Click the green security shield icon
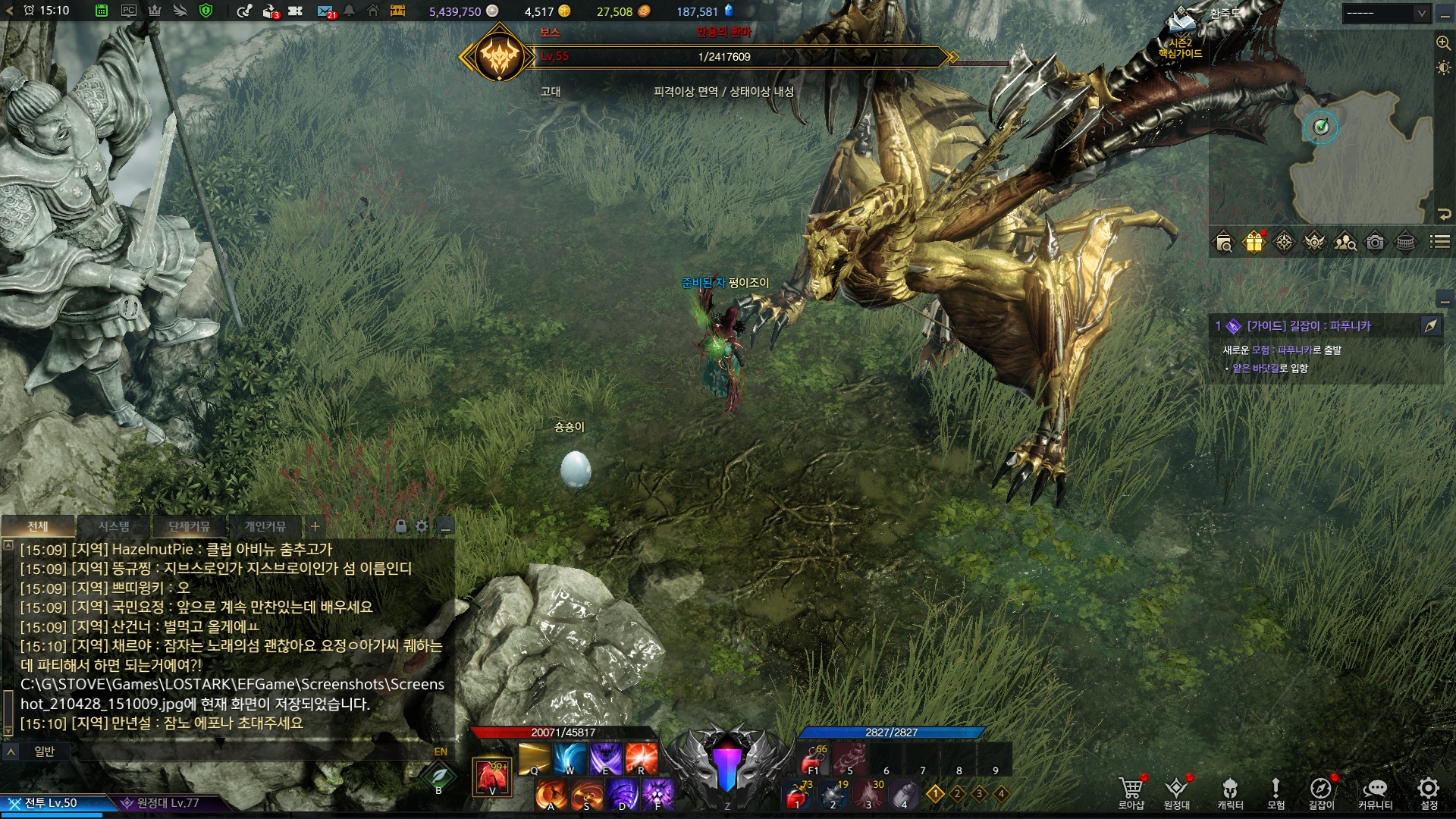 (x=205, y=11)
